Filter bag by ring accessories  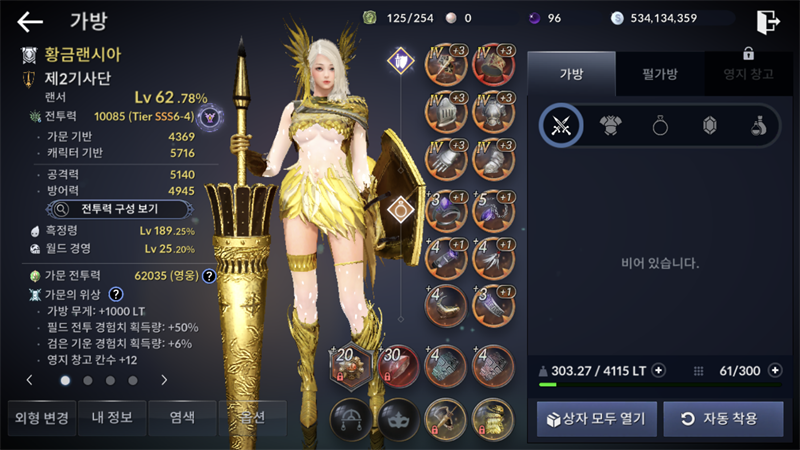click(x=660, y=125)
